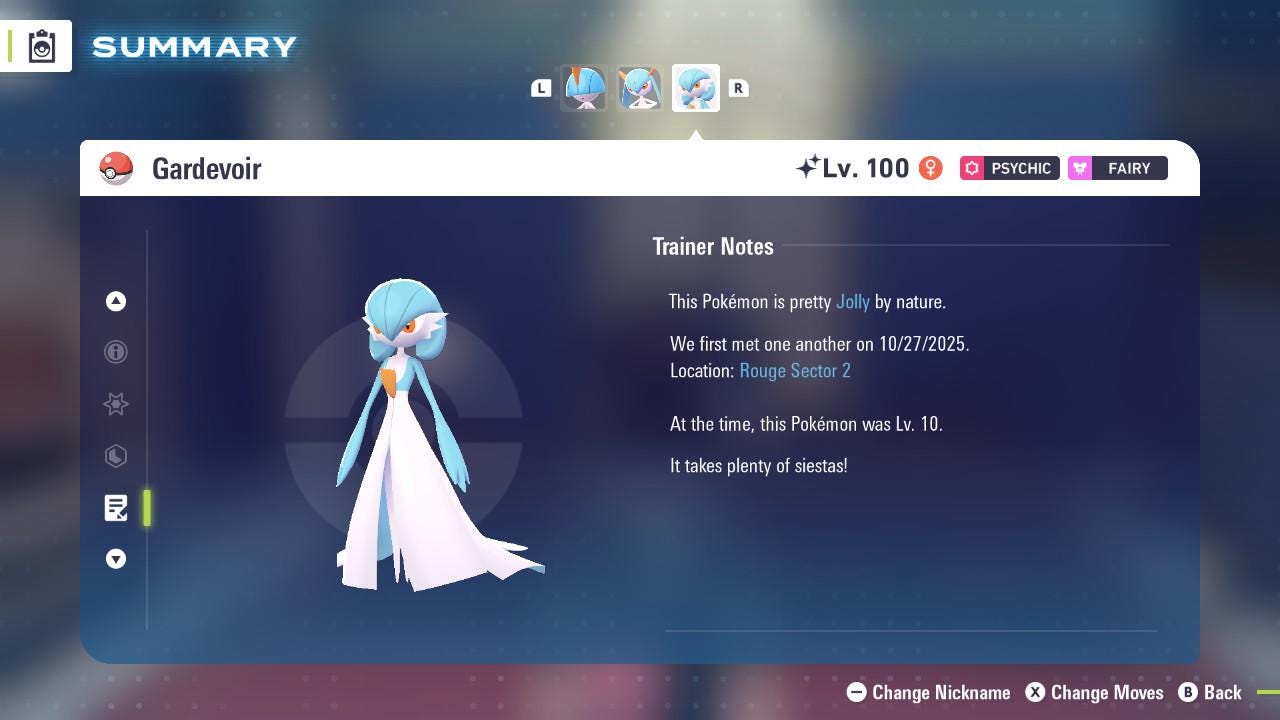
Task: Click the star ribbon page icon
Action: point(116,404)
